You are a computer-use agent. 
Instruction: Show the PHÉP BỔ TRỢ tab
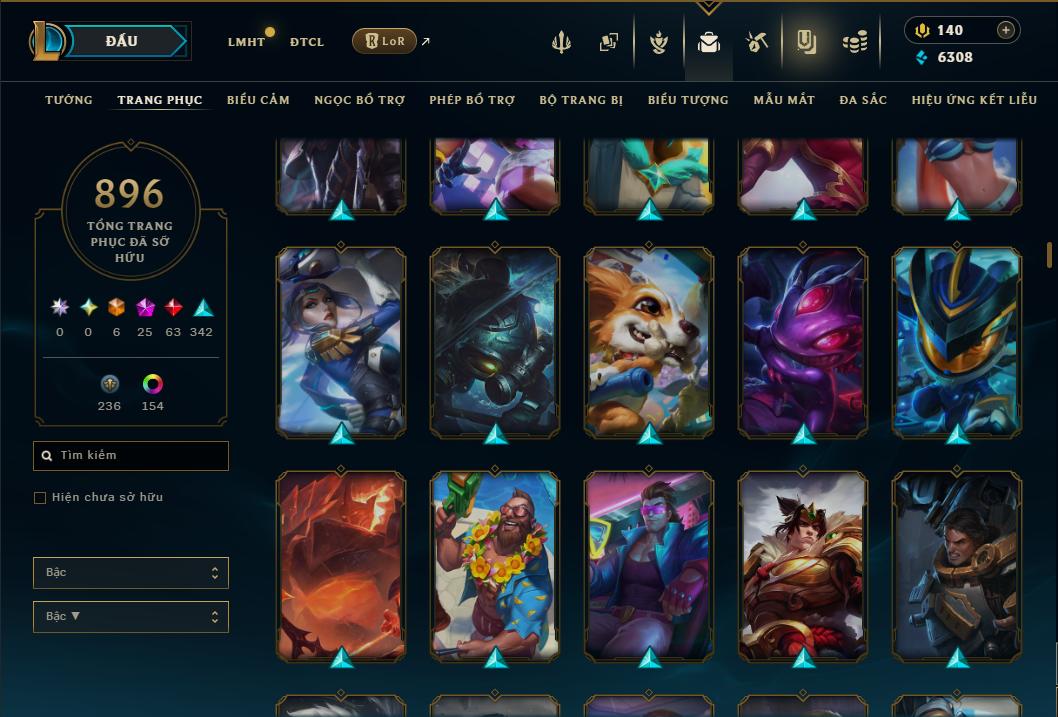tap(472, 100)
